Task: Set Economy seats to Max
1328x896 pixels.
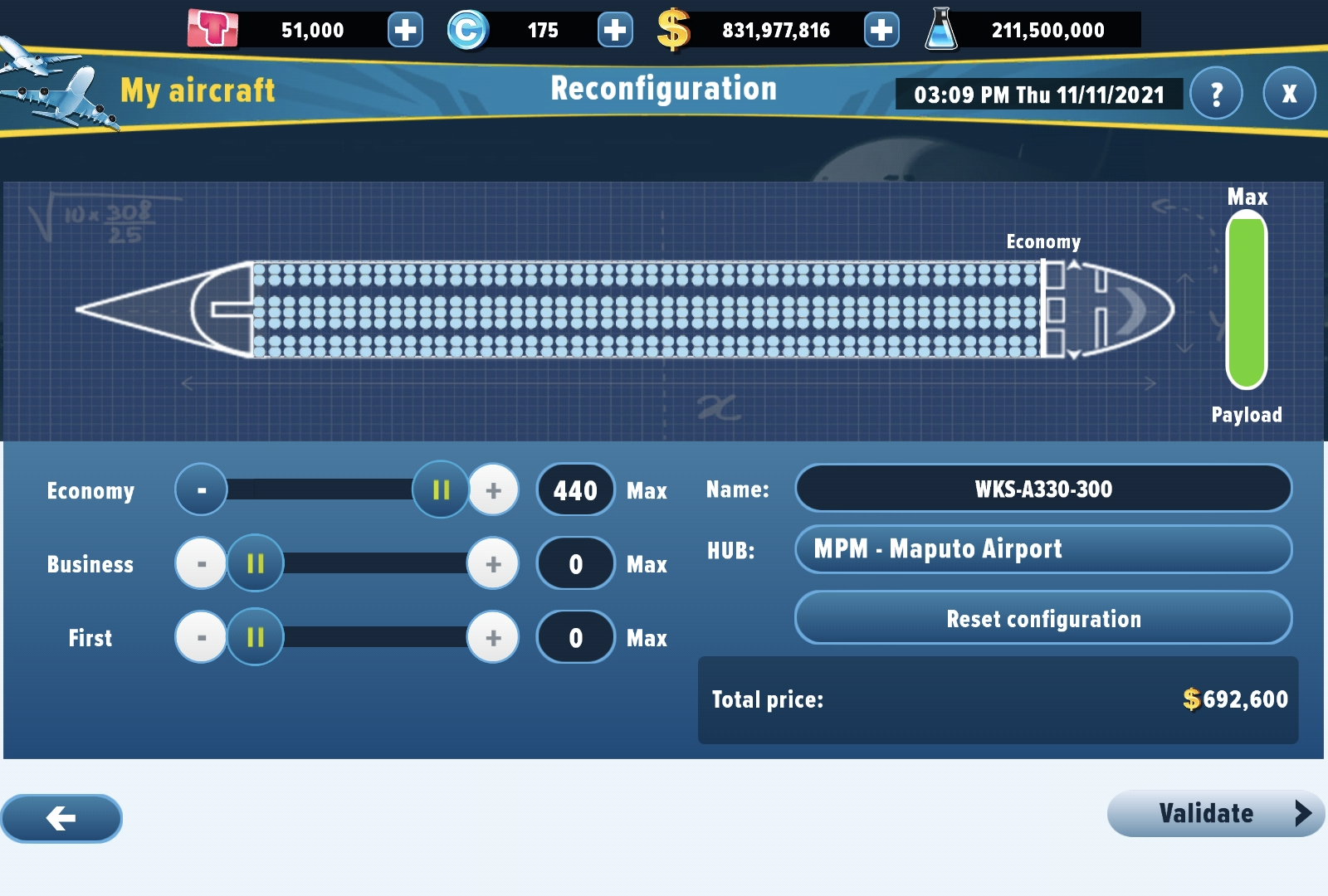Action: tap(647, 491)
